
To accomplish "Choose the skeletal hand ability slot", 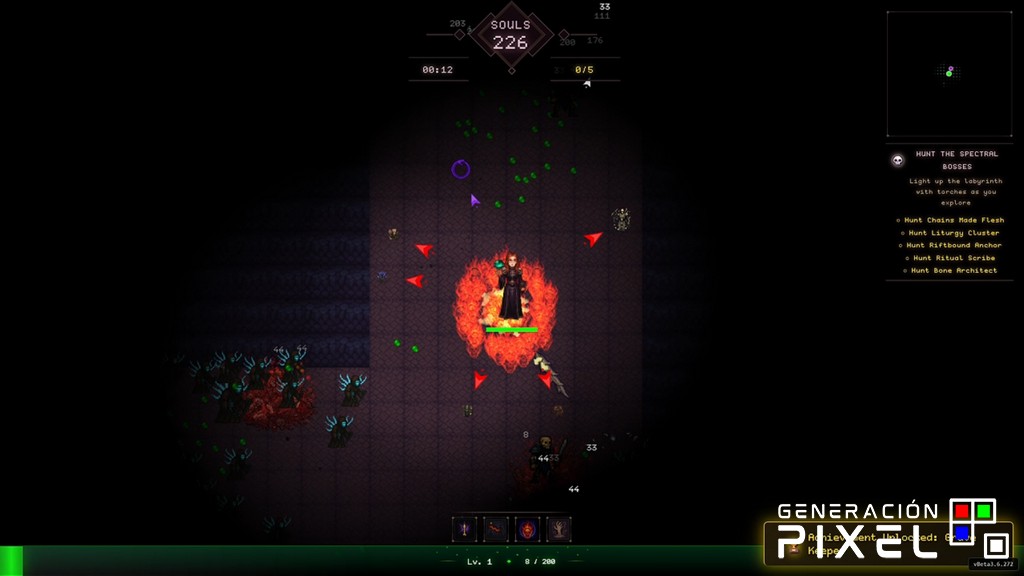I will pyautogui.click(x=559, y=528).
